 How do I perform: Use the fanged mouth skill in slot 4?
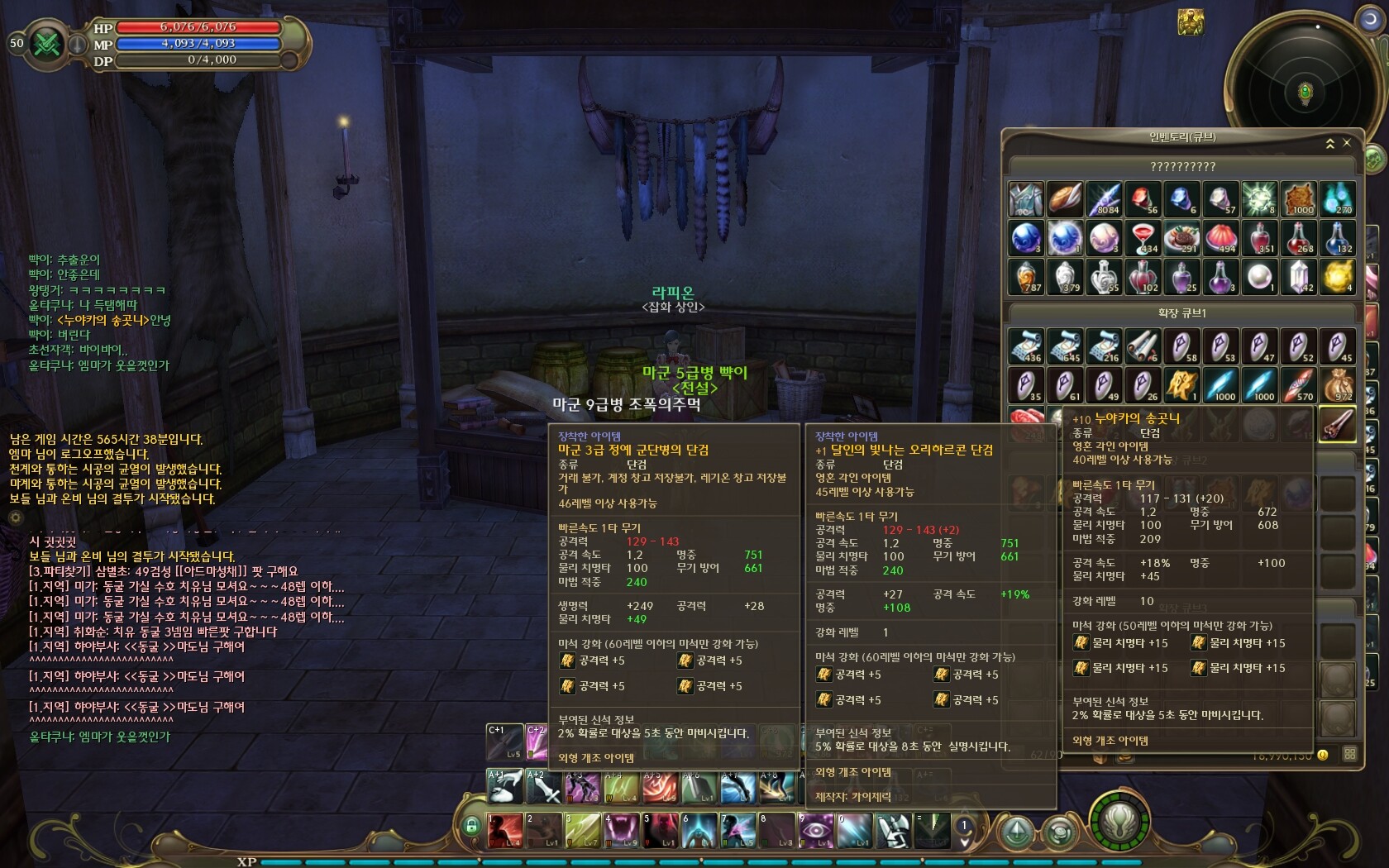click(x=621, y=830)
